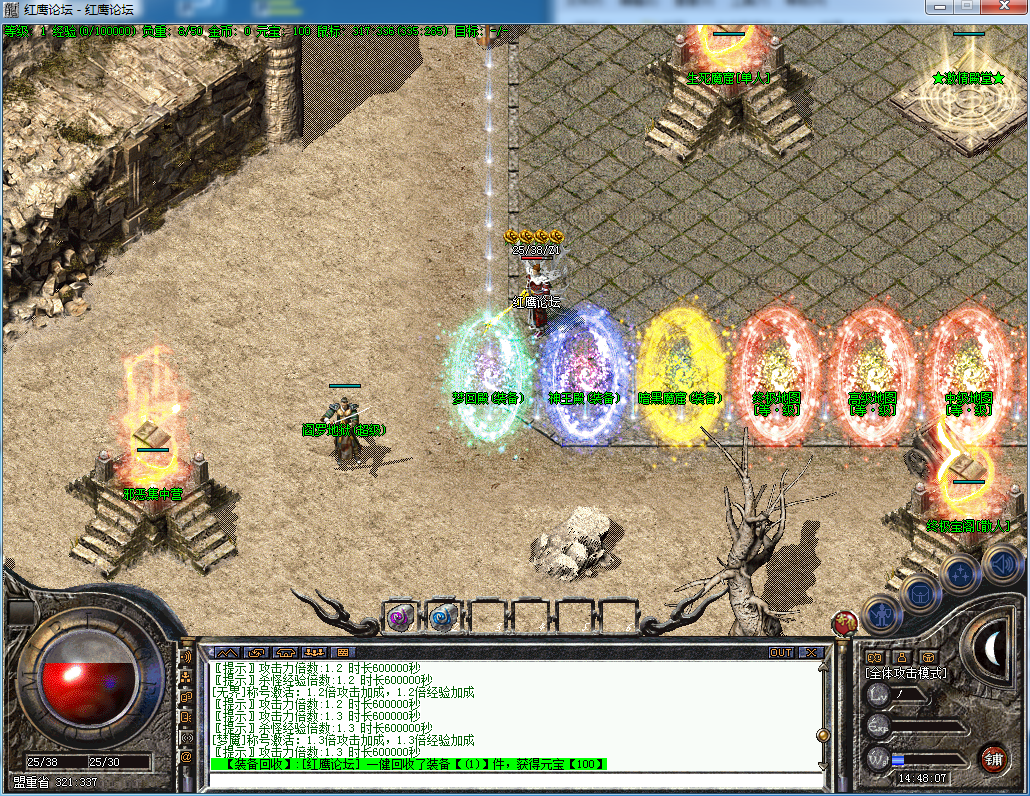The height and width of the screenshot is (796, 1030).
Task: Click the red round badge above the chat scrollbar
Action: (x=845, y=623)
